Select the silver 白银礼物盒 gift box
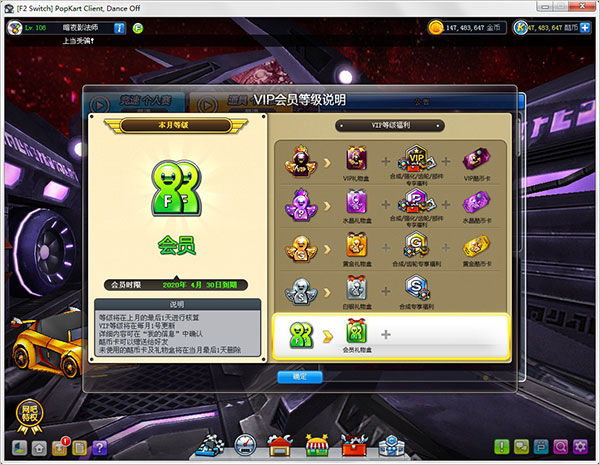Viewport: 600px width, 465px height. tap(357, 288)
